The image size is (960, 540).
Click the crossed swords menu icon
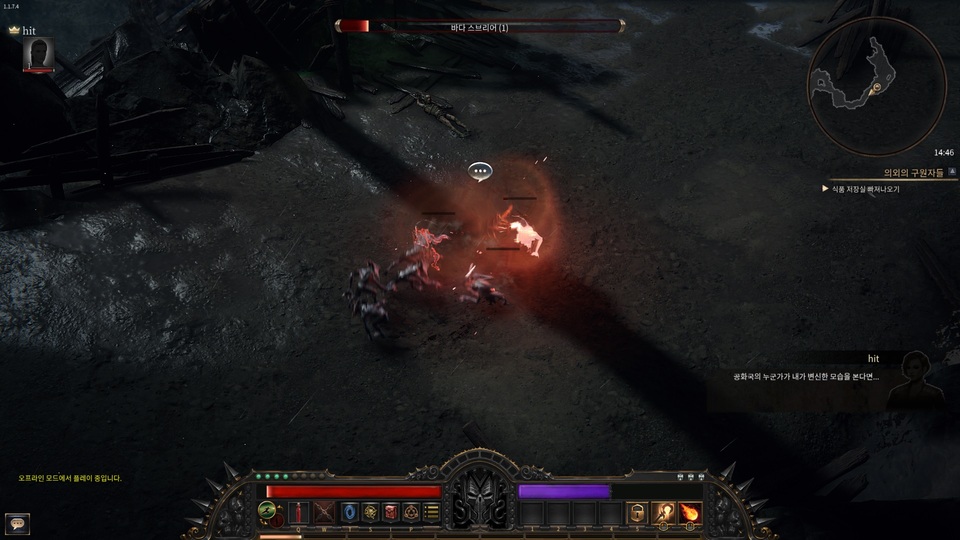325,513
